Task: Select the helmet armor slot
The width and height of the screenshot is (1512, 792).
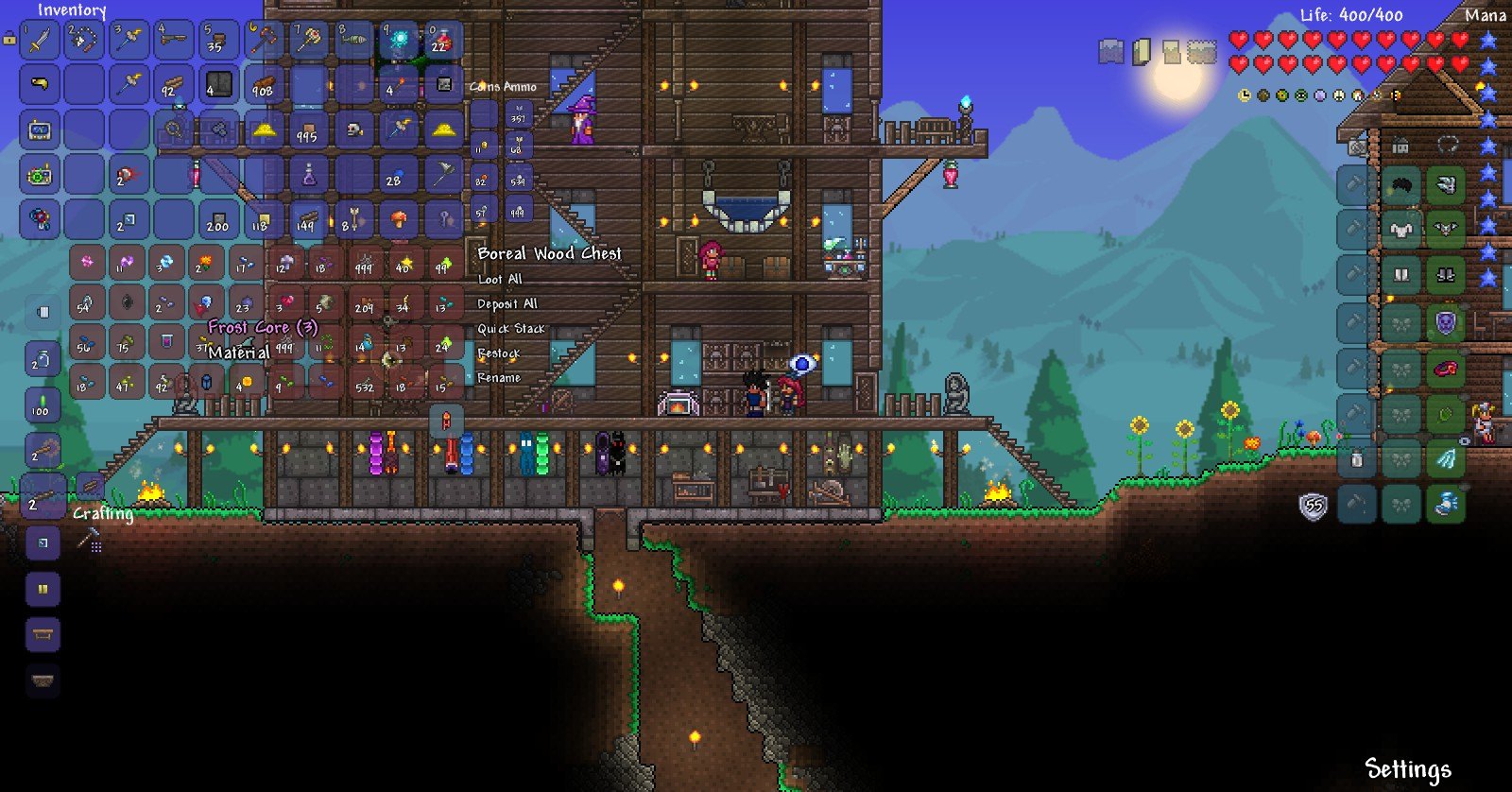Action: (x=1400, y=183)
